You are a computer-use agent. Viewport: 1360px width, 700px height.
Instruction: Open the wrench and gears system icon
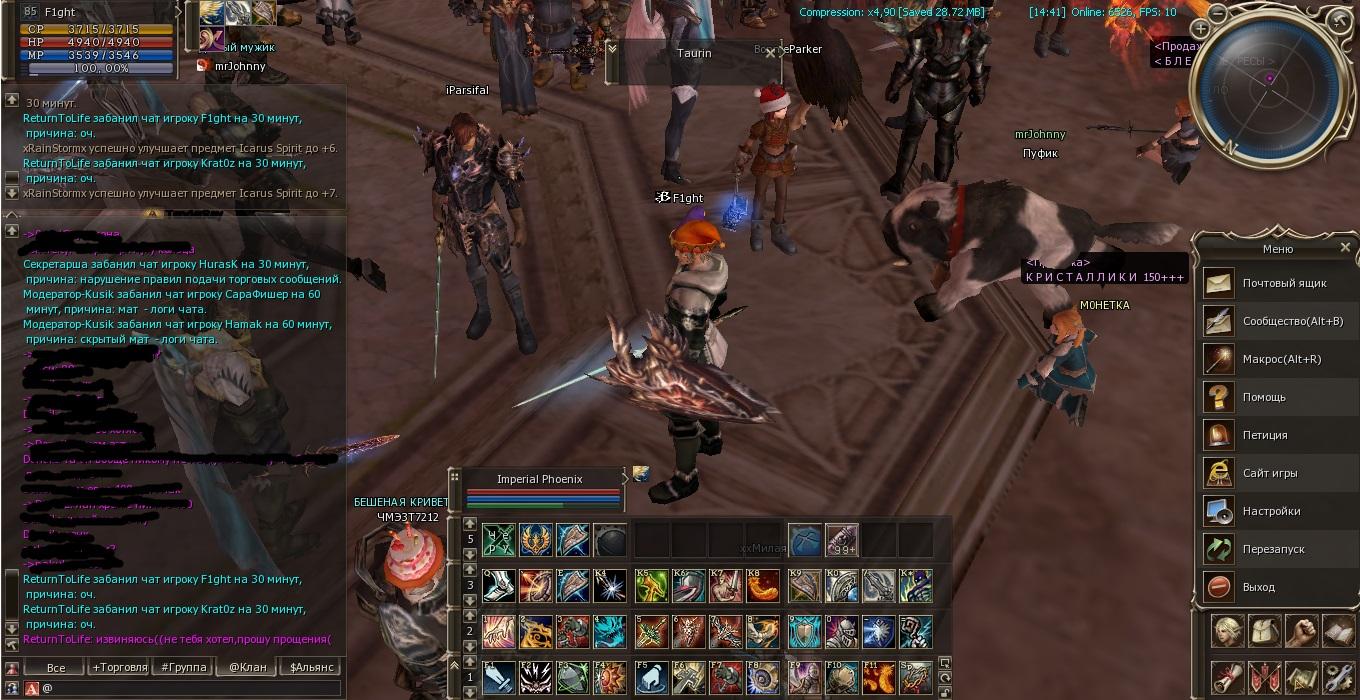point(1337,676)
